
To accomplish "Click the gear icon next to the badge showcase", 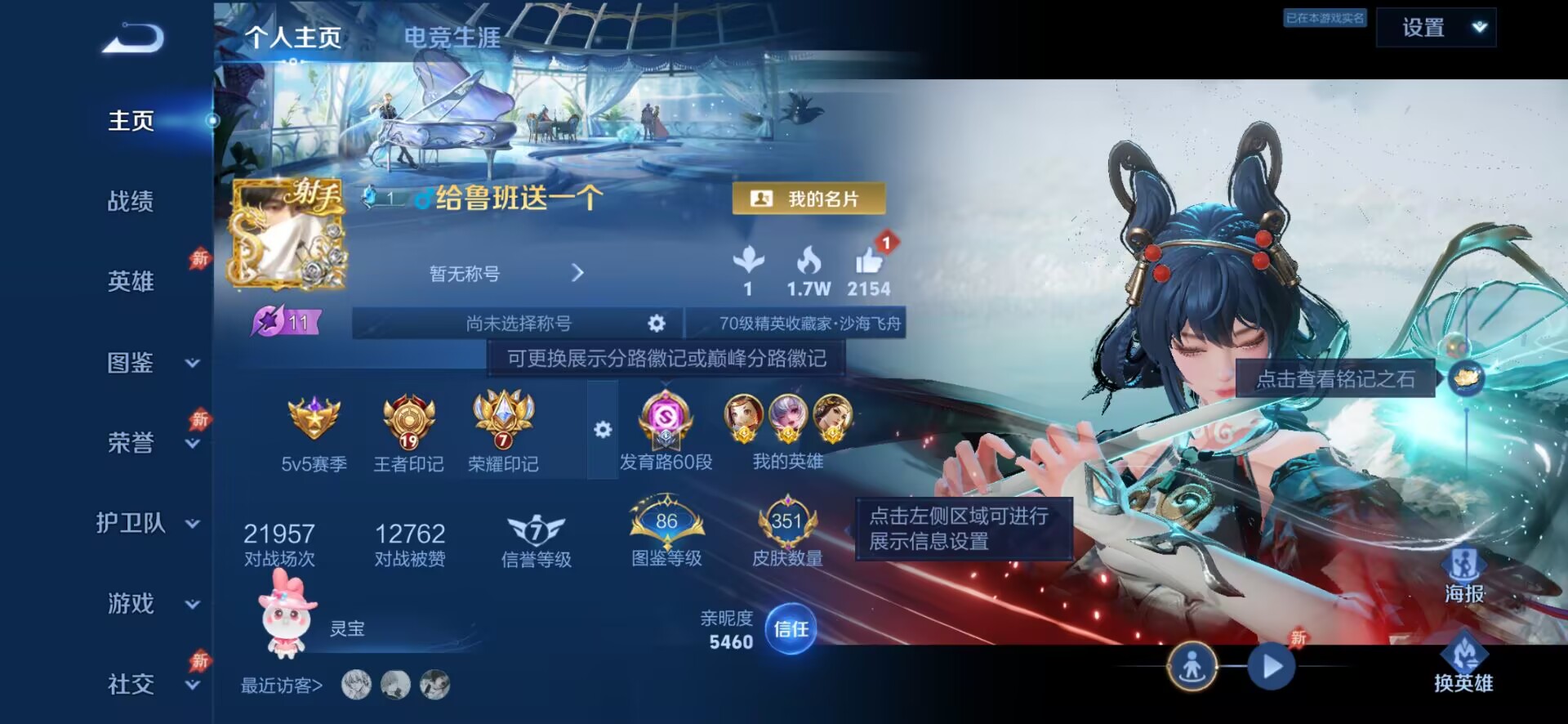I will 603,428.
